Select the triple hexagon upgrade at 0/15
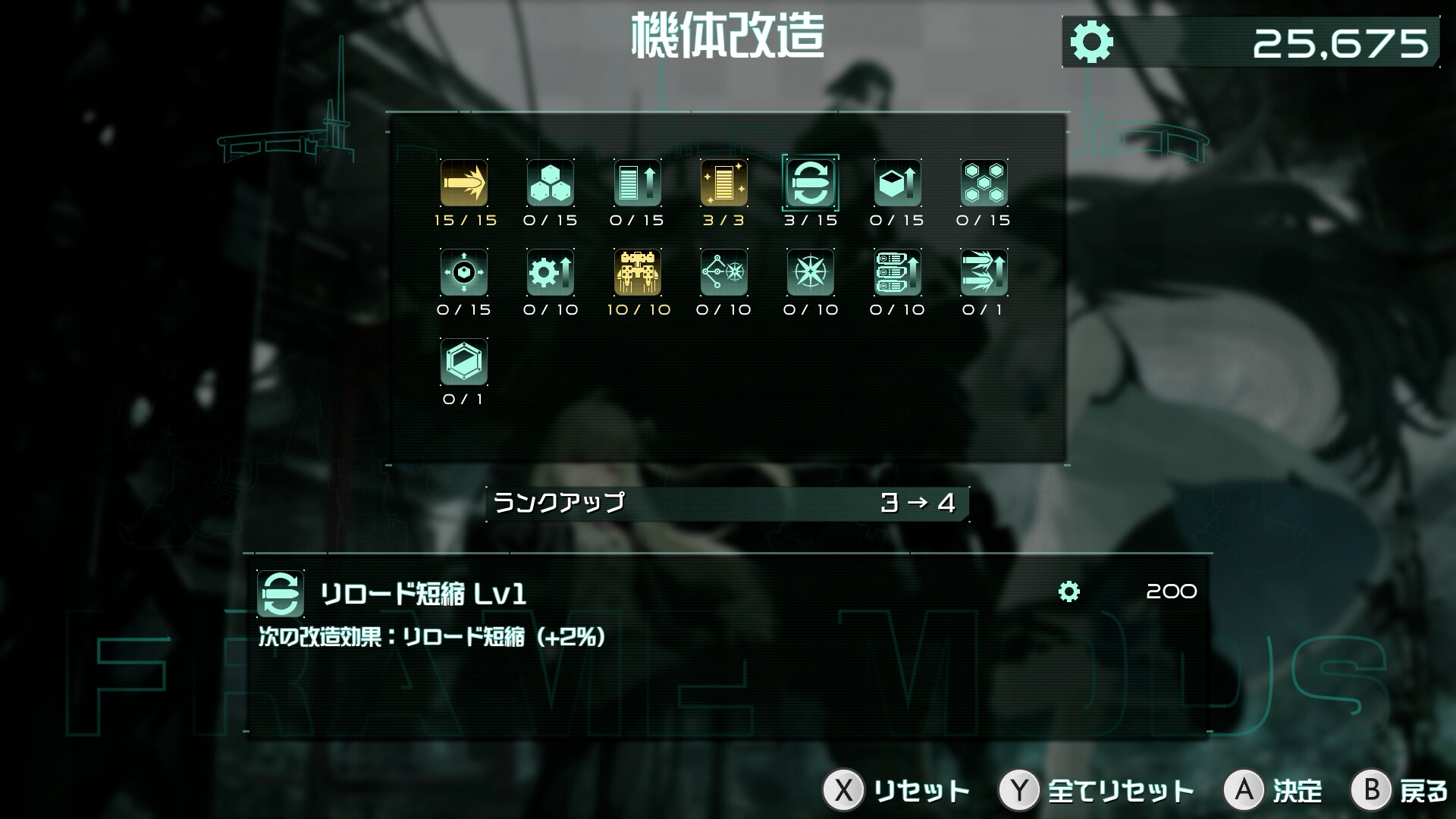The height and width of the screenshot is (819, 1456). 550,184
